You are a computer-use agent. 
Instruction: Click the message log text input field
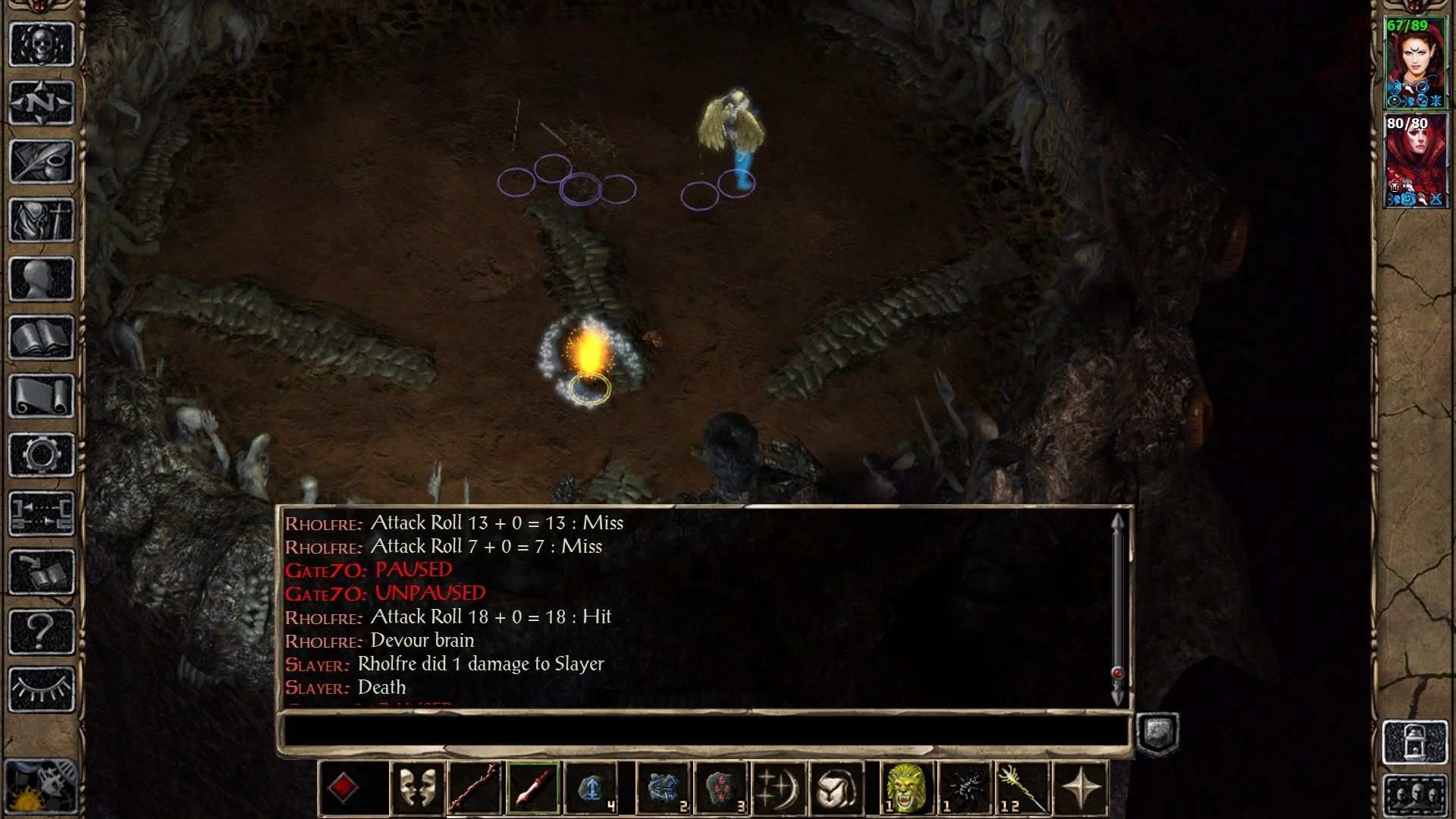click(x=705, y=732)
